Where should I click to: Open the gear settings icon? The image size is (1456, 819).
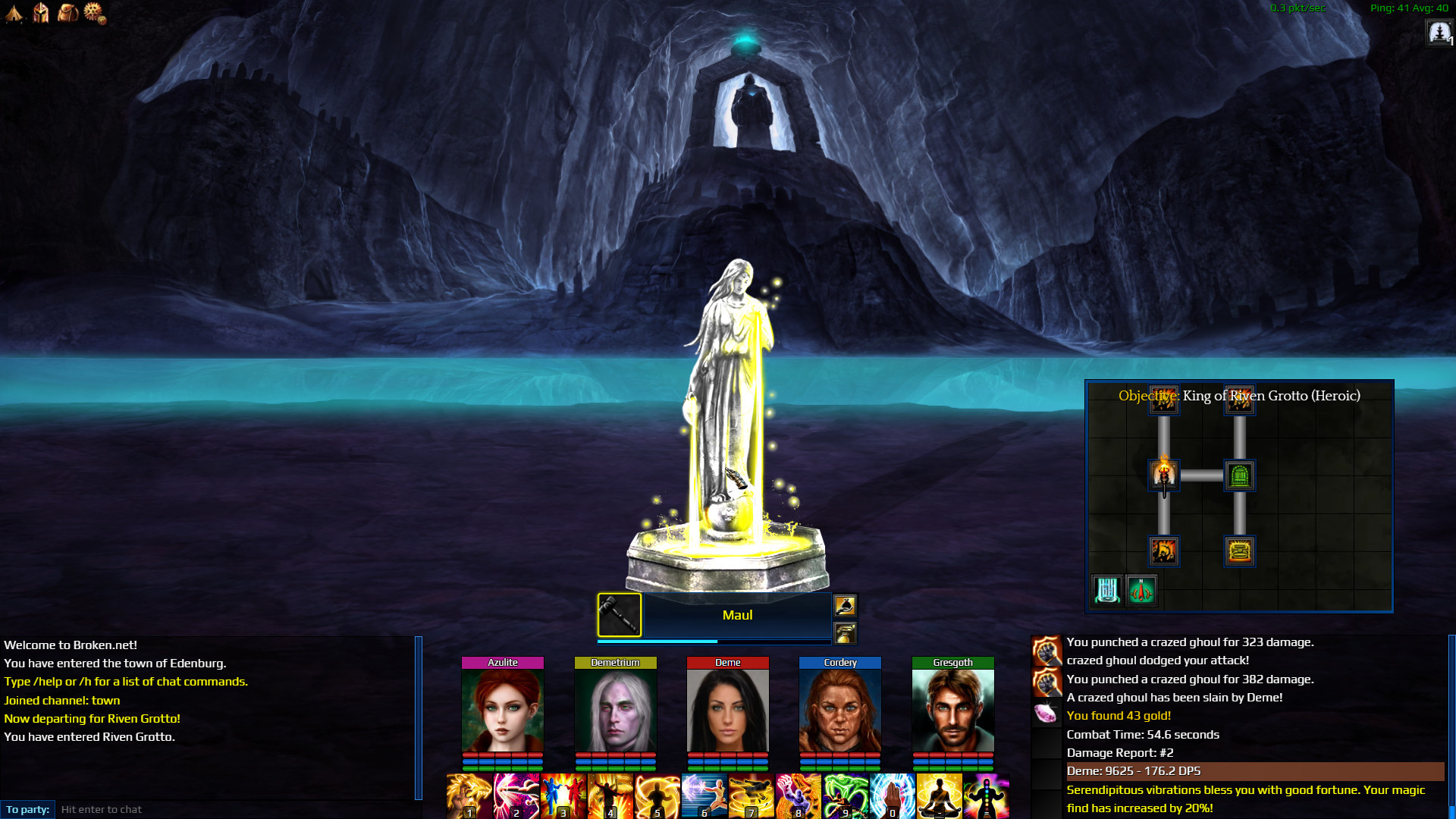click(x=94, y=12)
